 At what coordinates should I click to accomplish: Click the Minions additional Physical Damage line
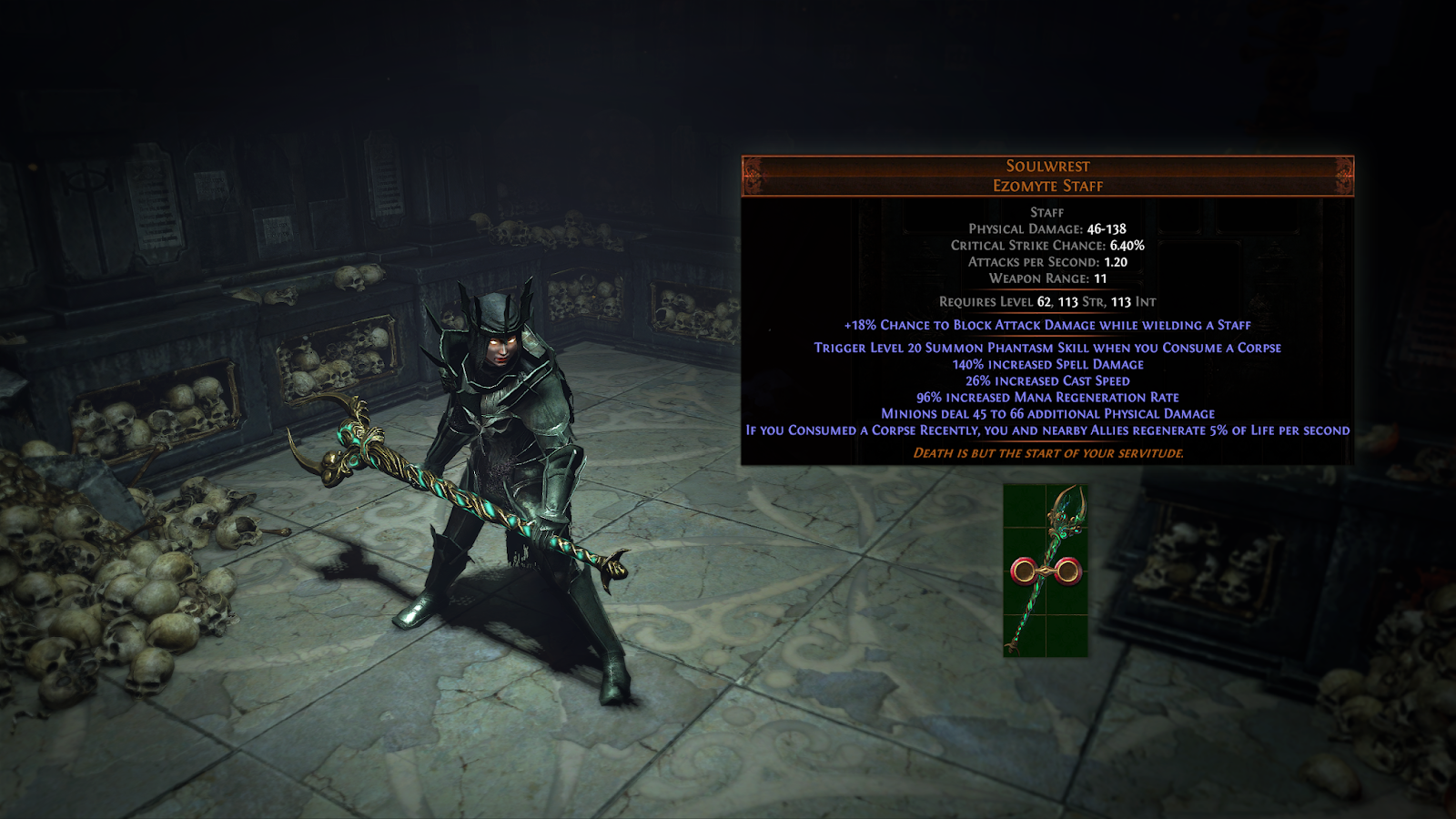click(1047, 413)
